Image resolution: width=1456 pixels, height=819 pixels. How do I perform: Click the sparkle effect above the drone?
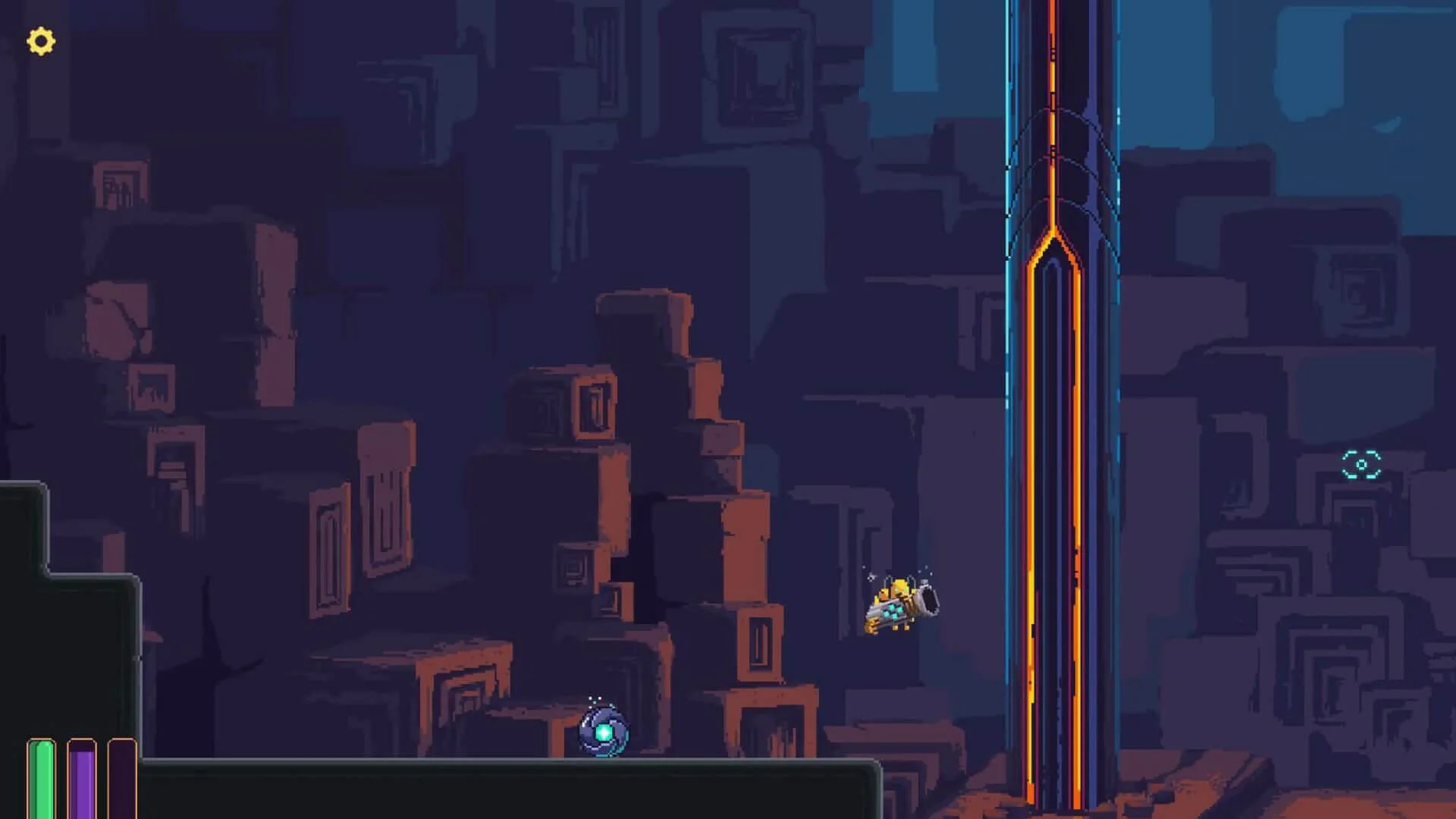coord(593,699)
